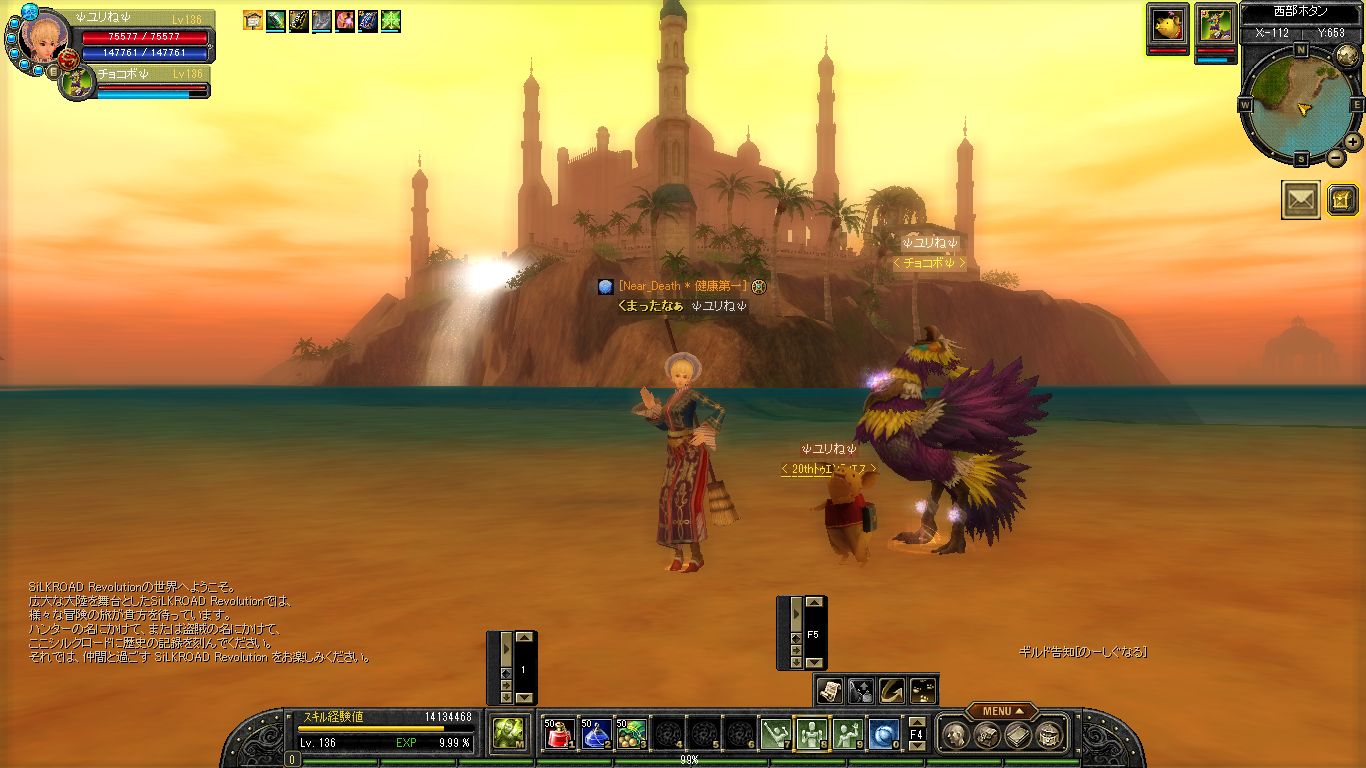
Task: Activate the blue orb skill in slot 0
Action: pos(883,735)
